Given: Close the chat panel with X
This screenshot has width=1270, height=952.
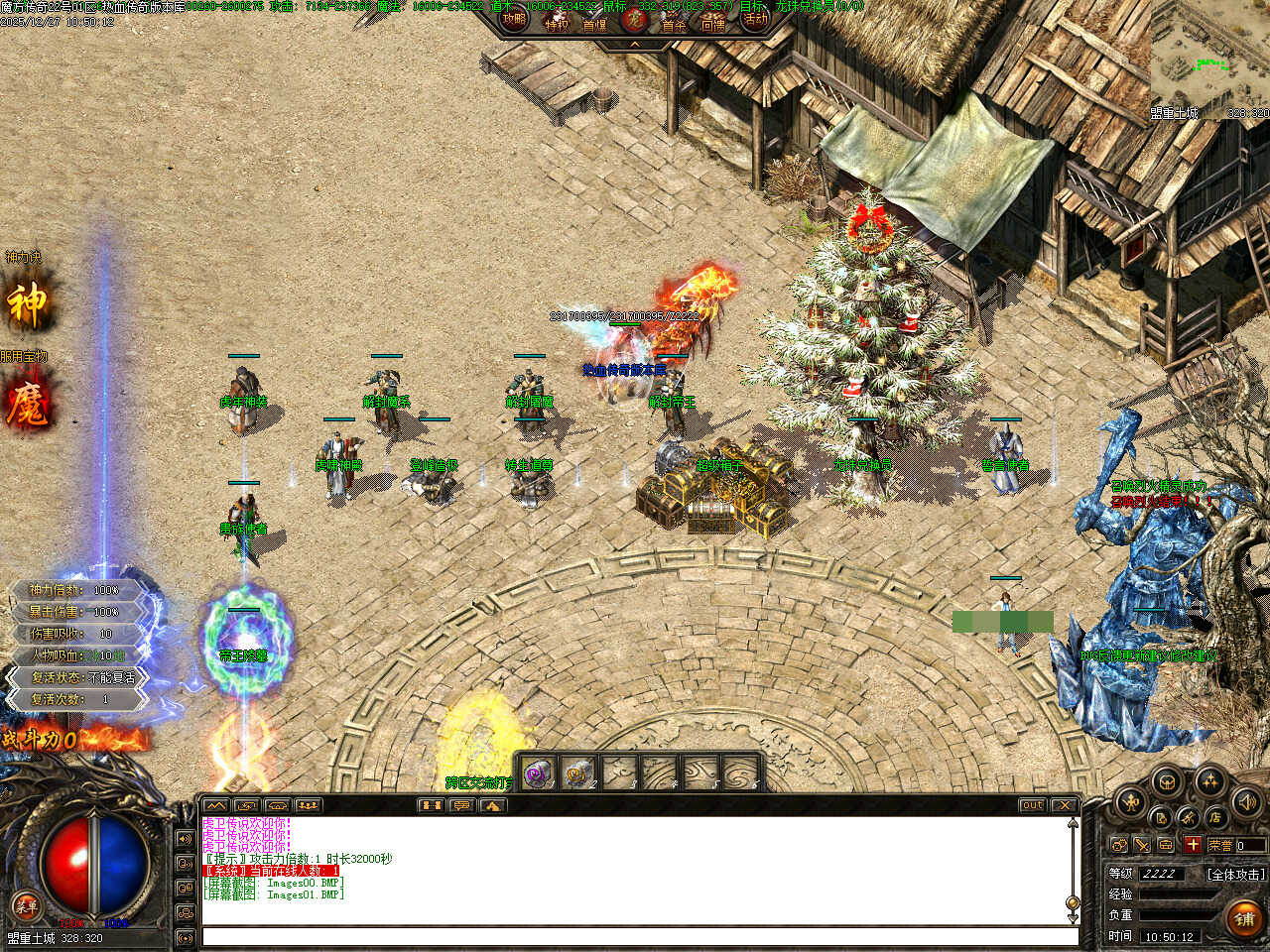Looking at the screenshot, I should click(x=1063, y=805).
